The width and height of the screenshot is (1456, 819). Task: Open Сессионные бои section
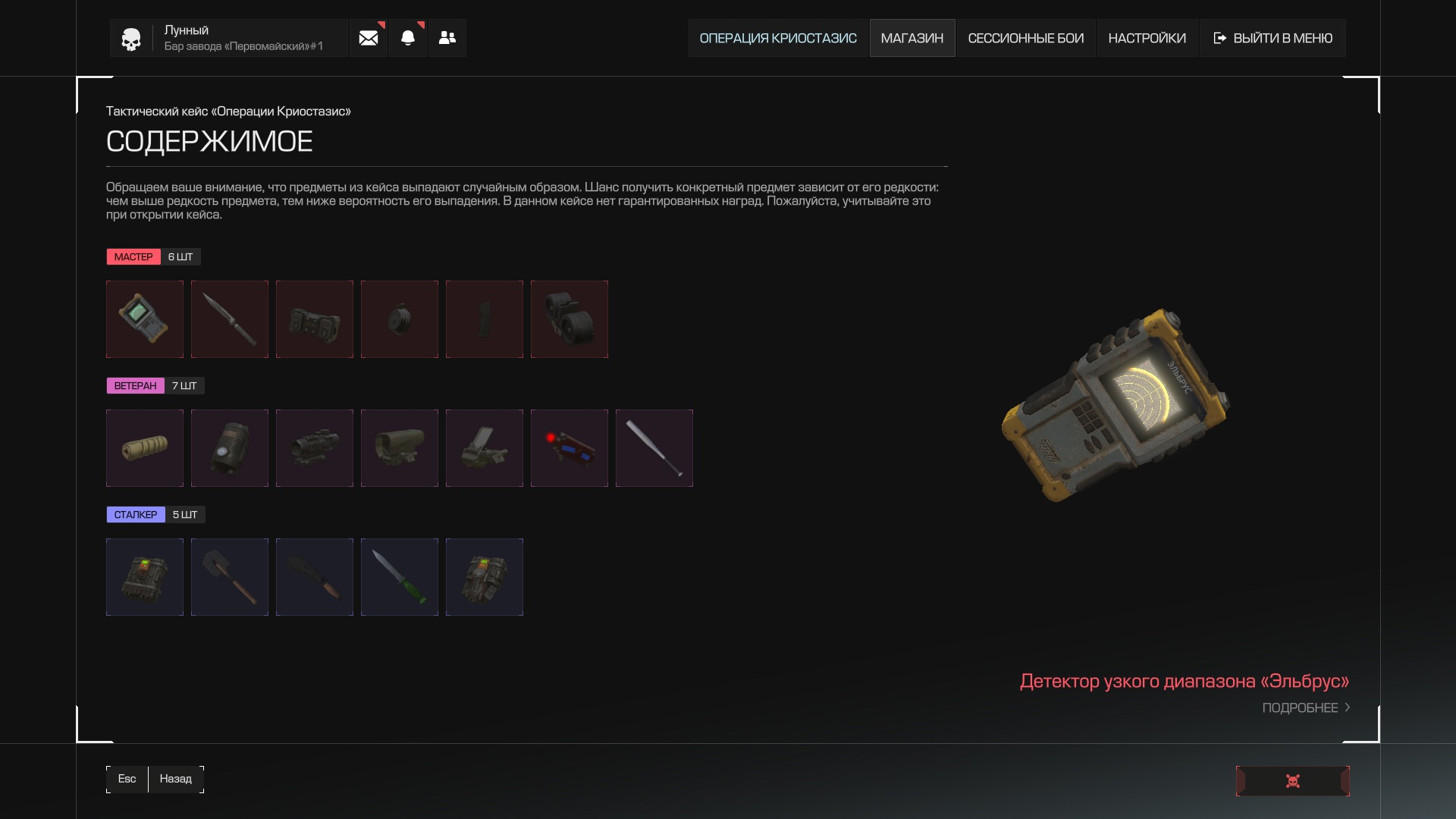point(1025,38)
